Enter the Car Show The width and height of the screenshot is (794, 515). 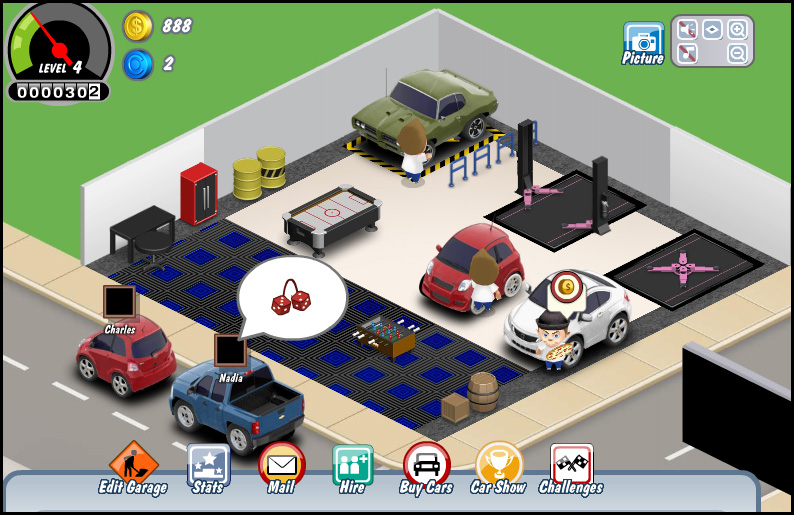tap(498, 466)
